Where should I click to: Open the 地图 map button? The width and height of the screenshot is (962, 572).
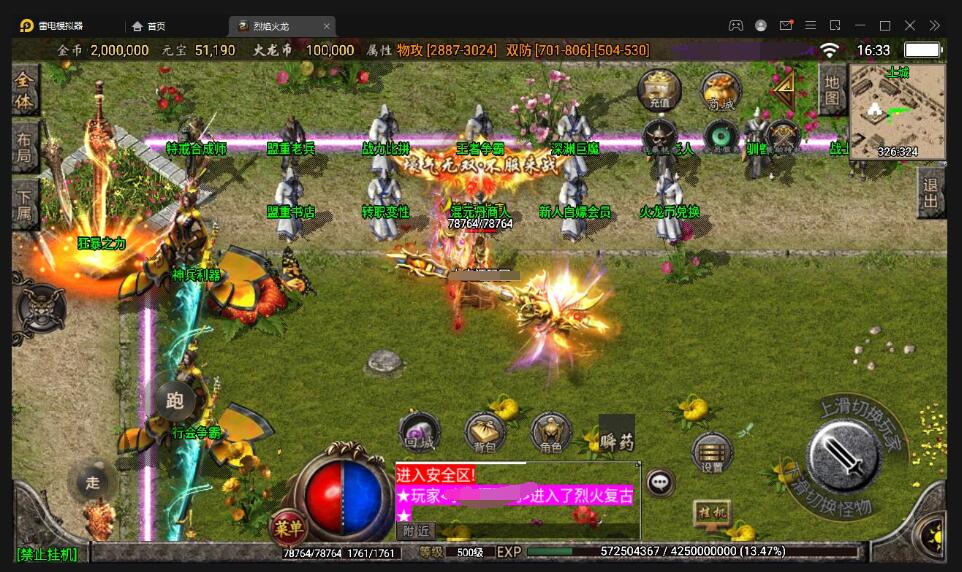[832, 88]
